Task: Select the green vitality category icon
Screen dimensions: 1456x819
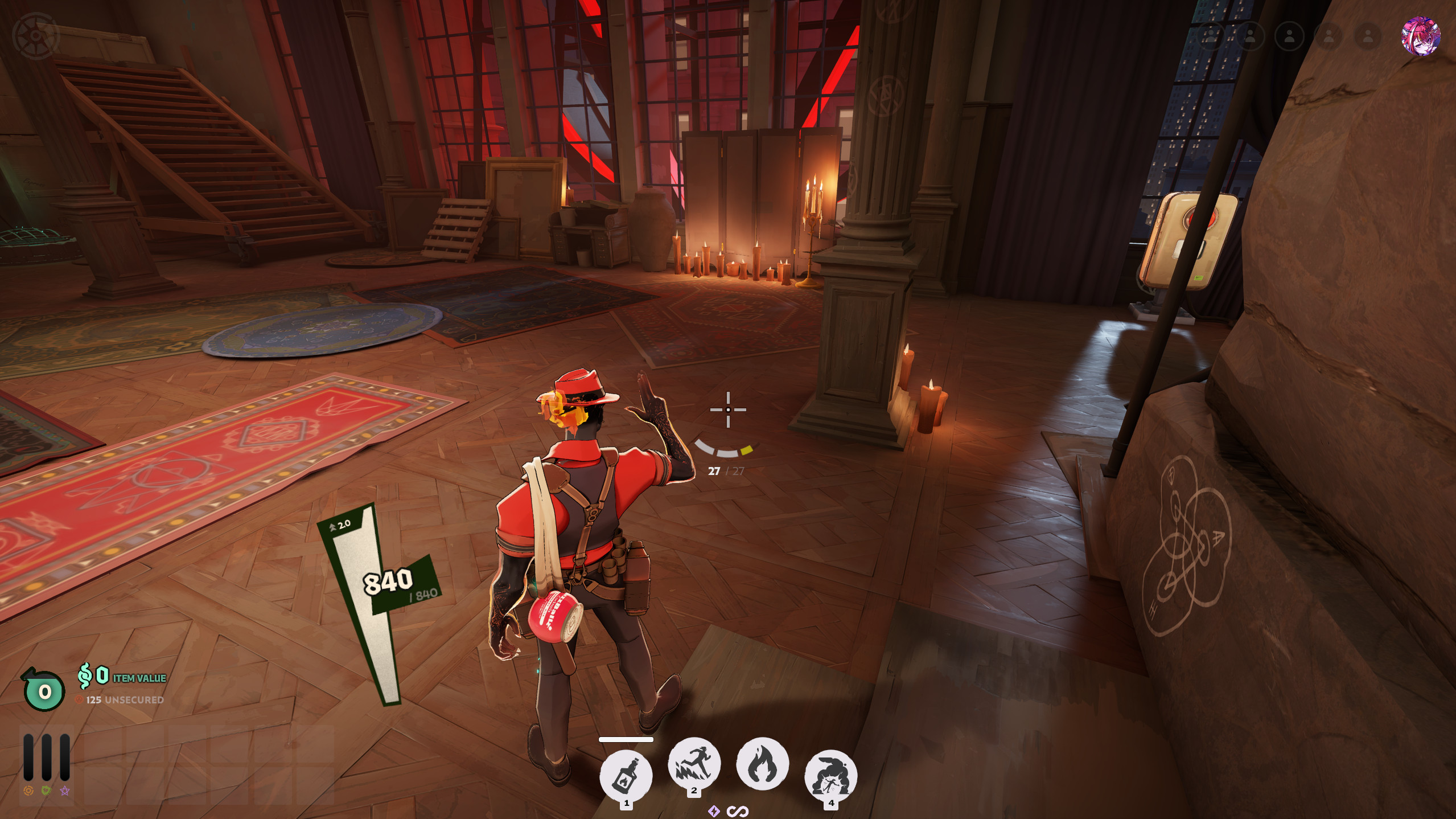Action: tap(47, 791)
